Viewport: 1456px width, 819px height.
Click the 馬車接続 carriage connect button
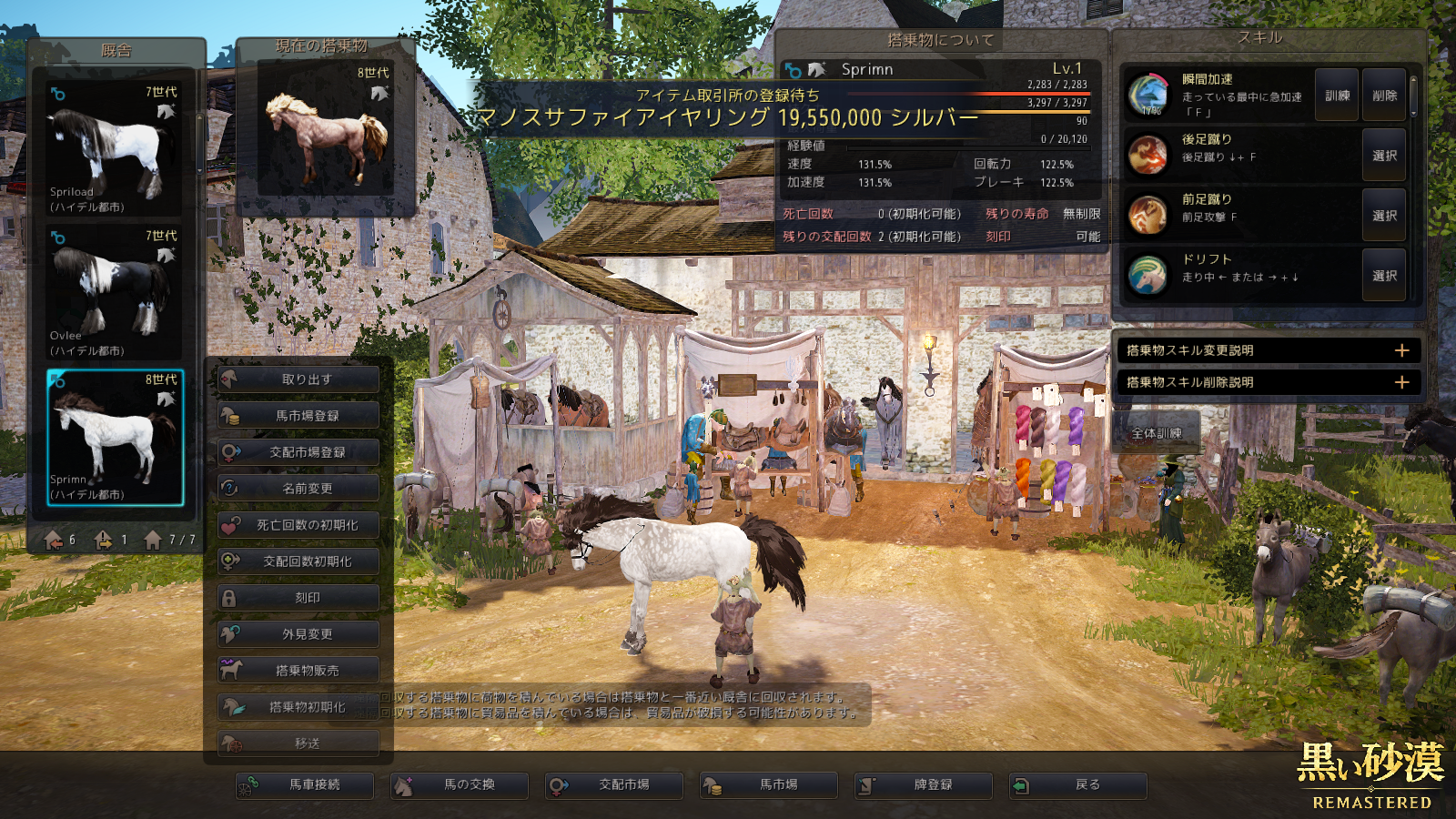305,784
